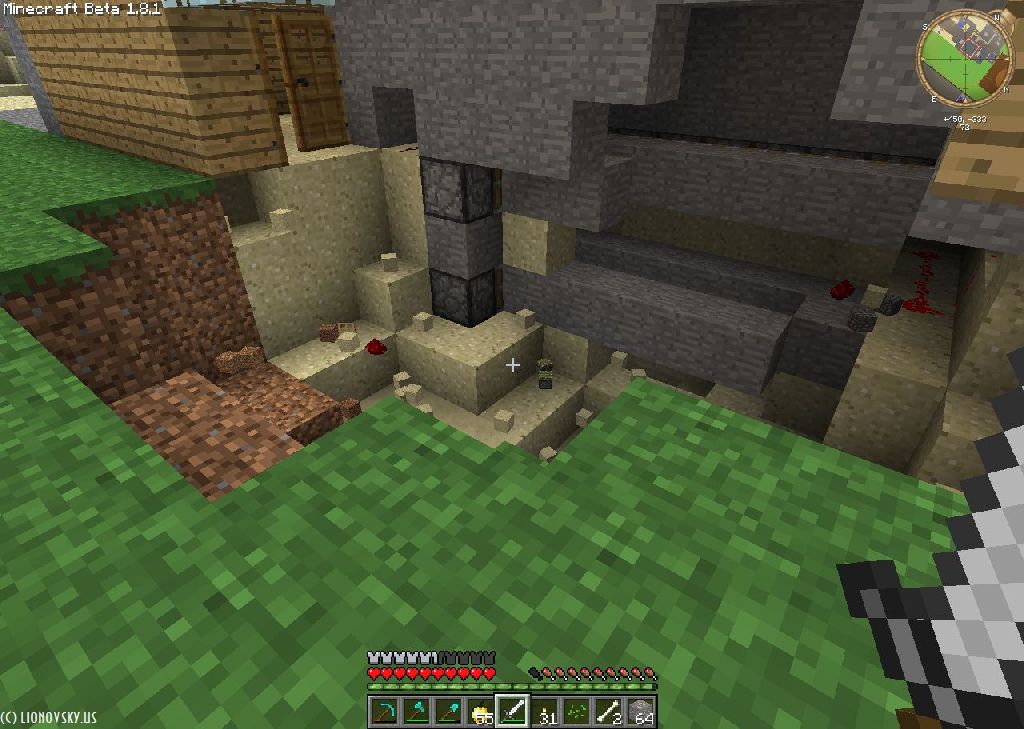Select the iron sword hotbar slot
1024x729 pixels.
click(513, 711)
